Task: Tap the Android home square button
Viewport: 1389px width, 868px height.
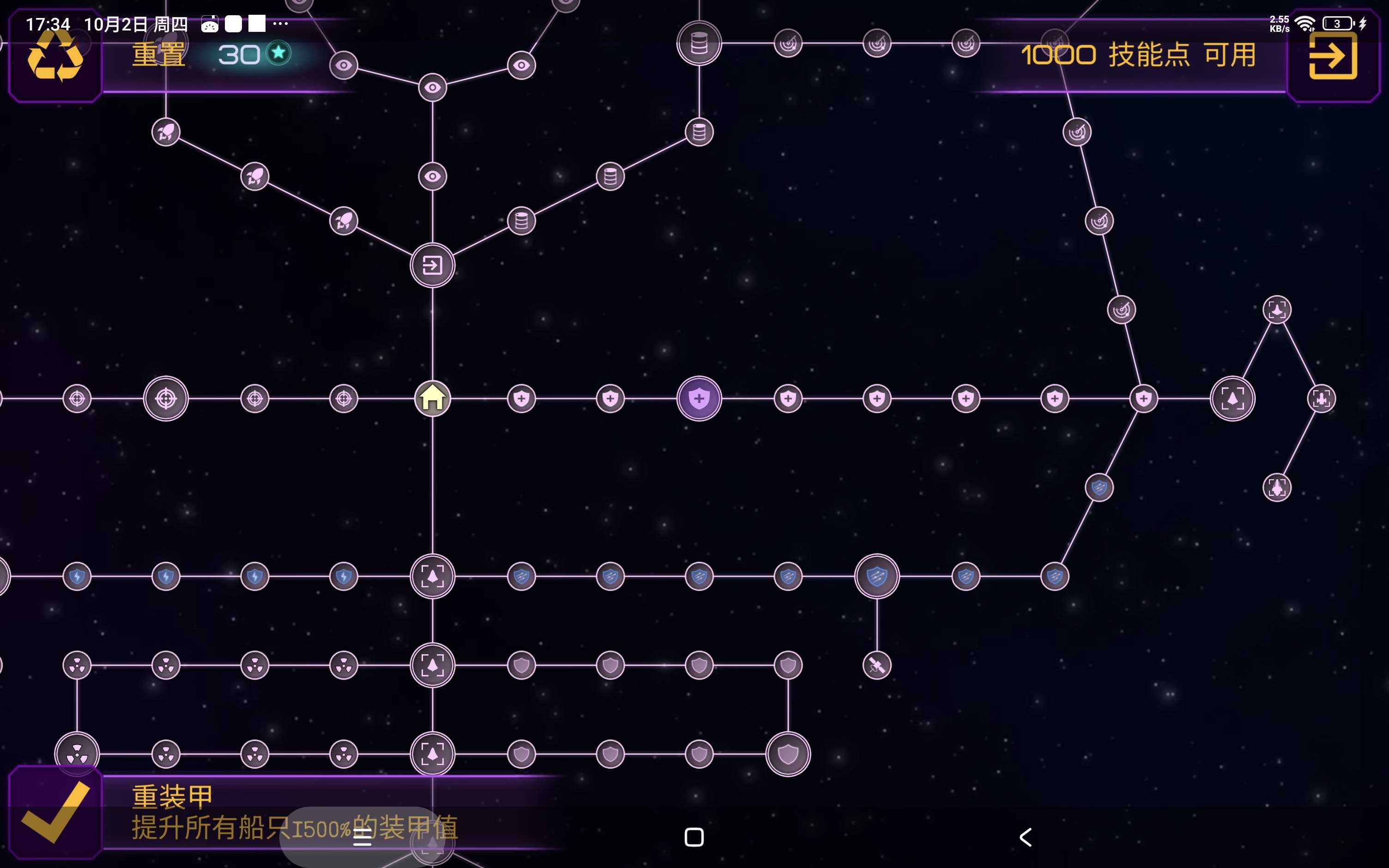Action: [x=694, y=837]
